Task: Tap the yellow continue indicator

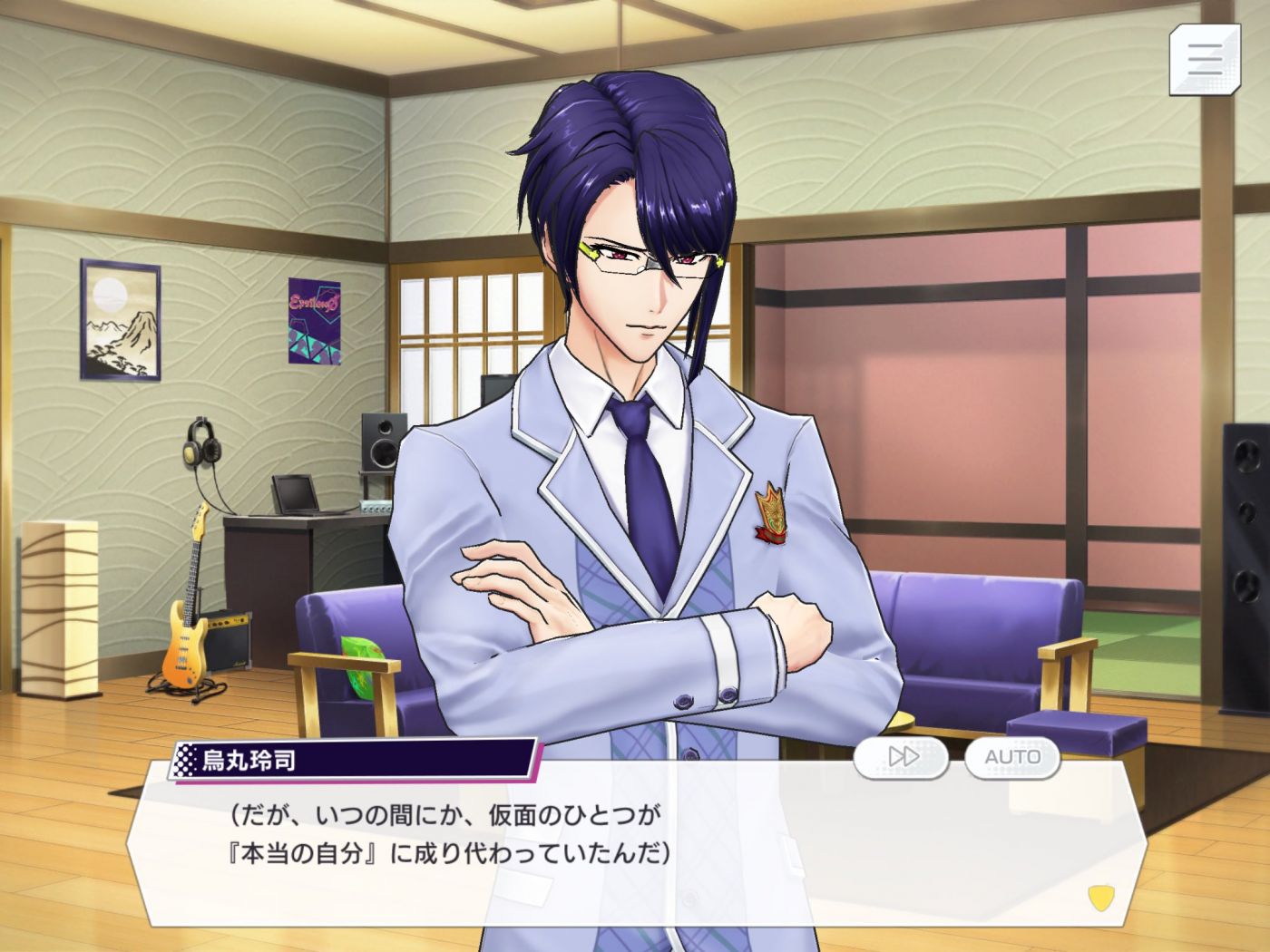Action: (1099, 897)
